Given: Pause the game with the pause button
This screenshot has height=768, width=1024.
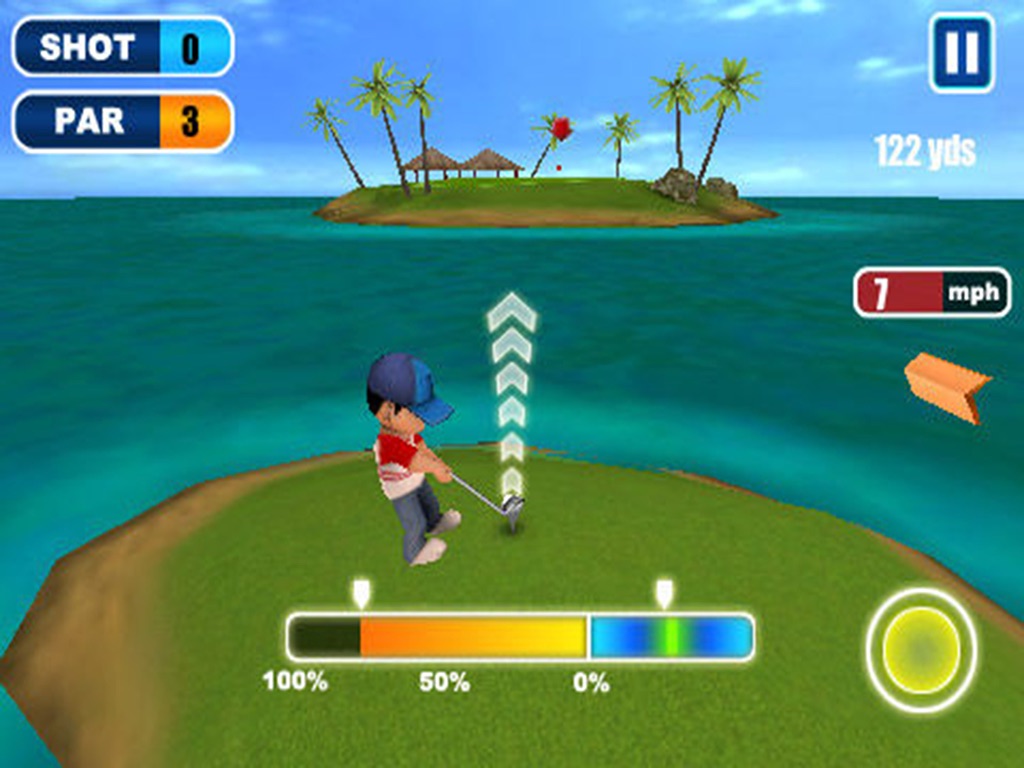Looking at the screenshot, I should click(961, 53).
